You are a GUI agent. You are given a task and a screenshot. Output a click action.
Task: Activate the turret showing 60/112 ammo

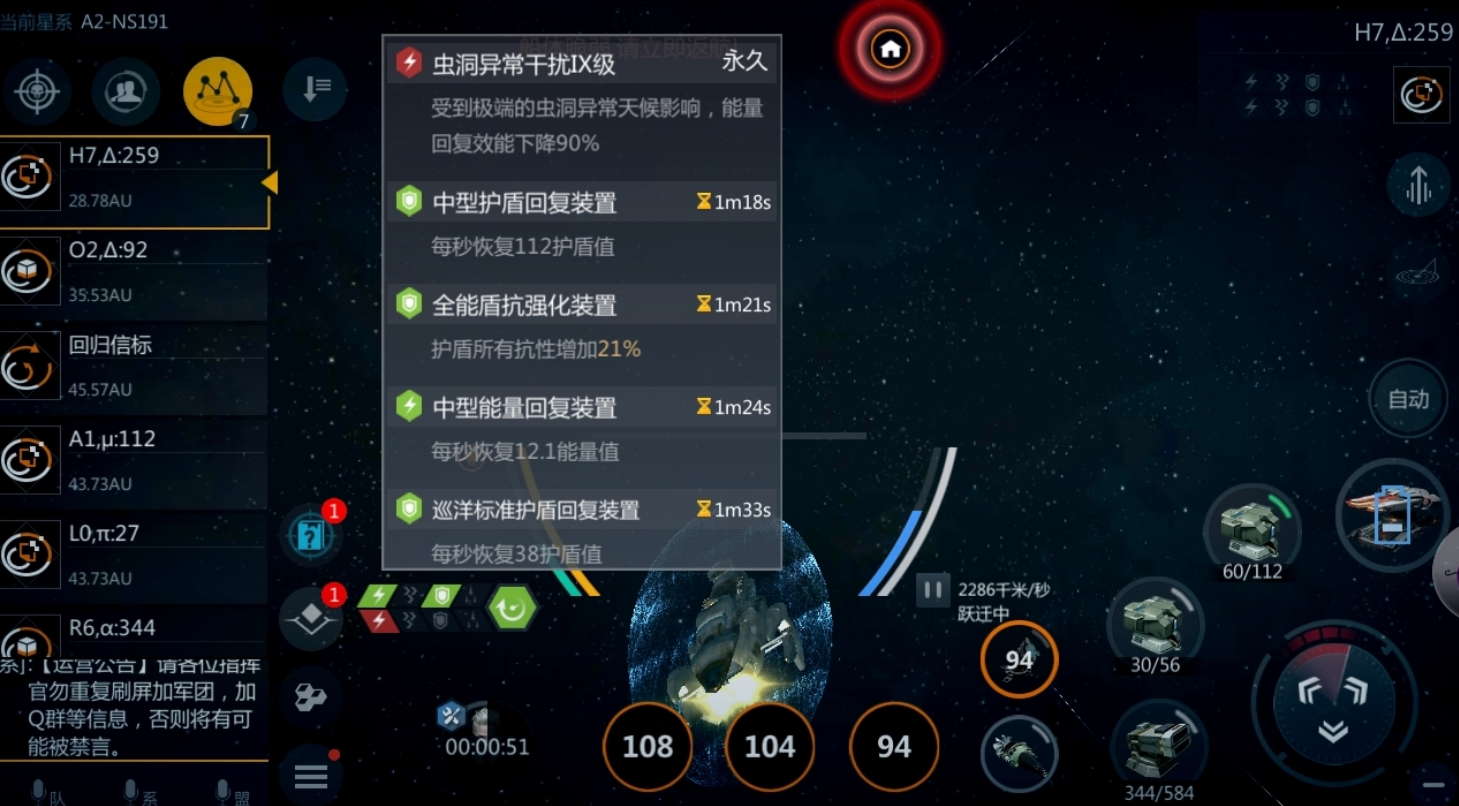(x=1252, y=530)
